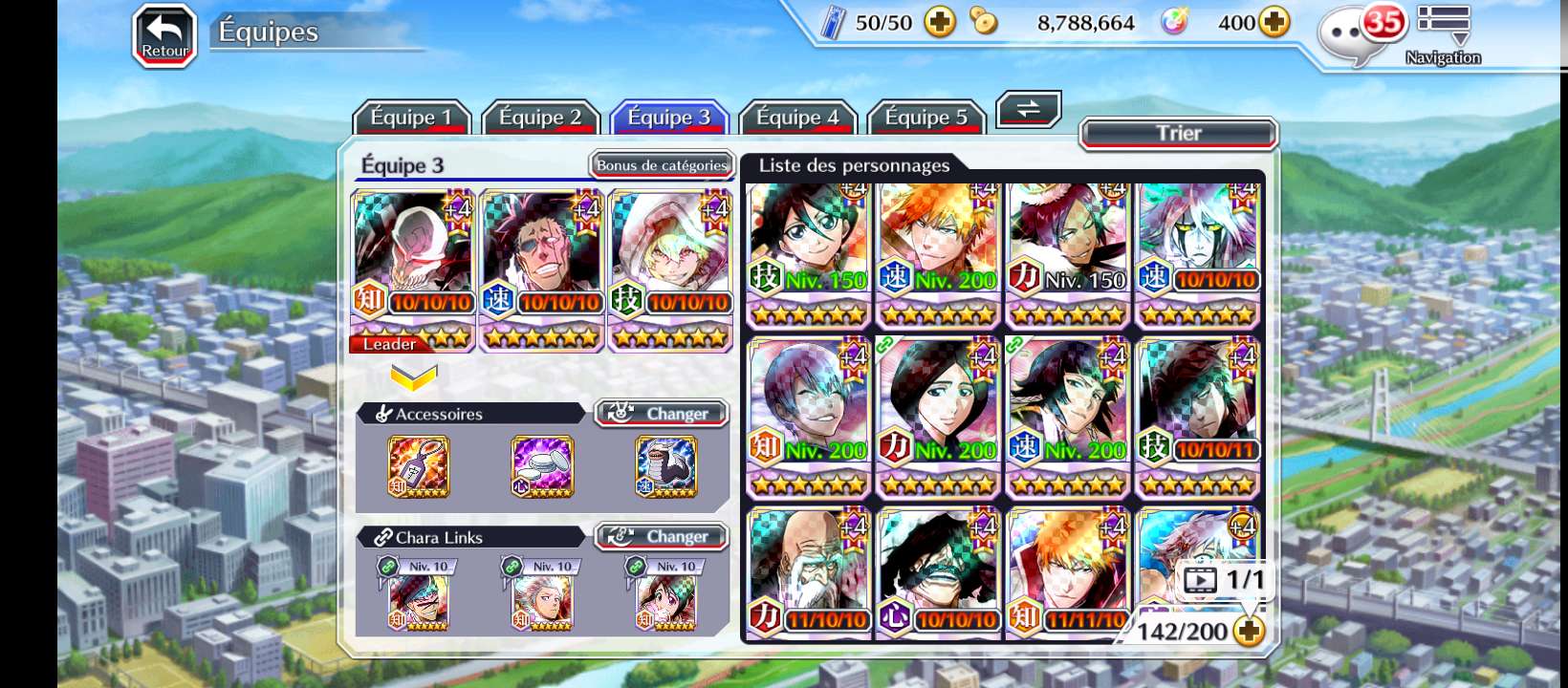This screenshot has width=1568, height=688.
Task: Choose the orange-haired Niv. 200 character in the top row
Action: click(938, 253)
